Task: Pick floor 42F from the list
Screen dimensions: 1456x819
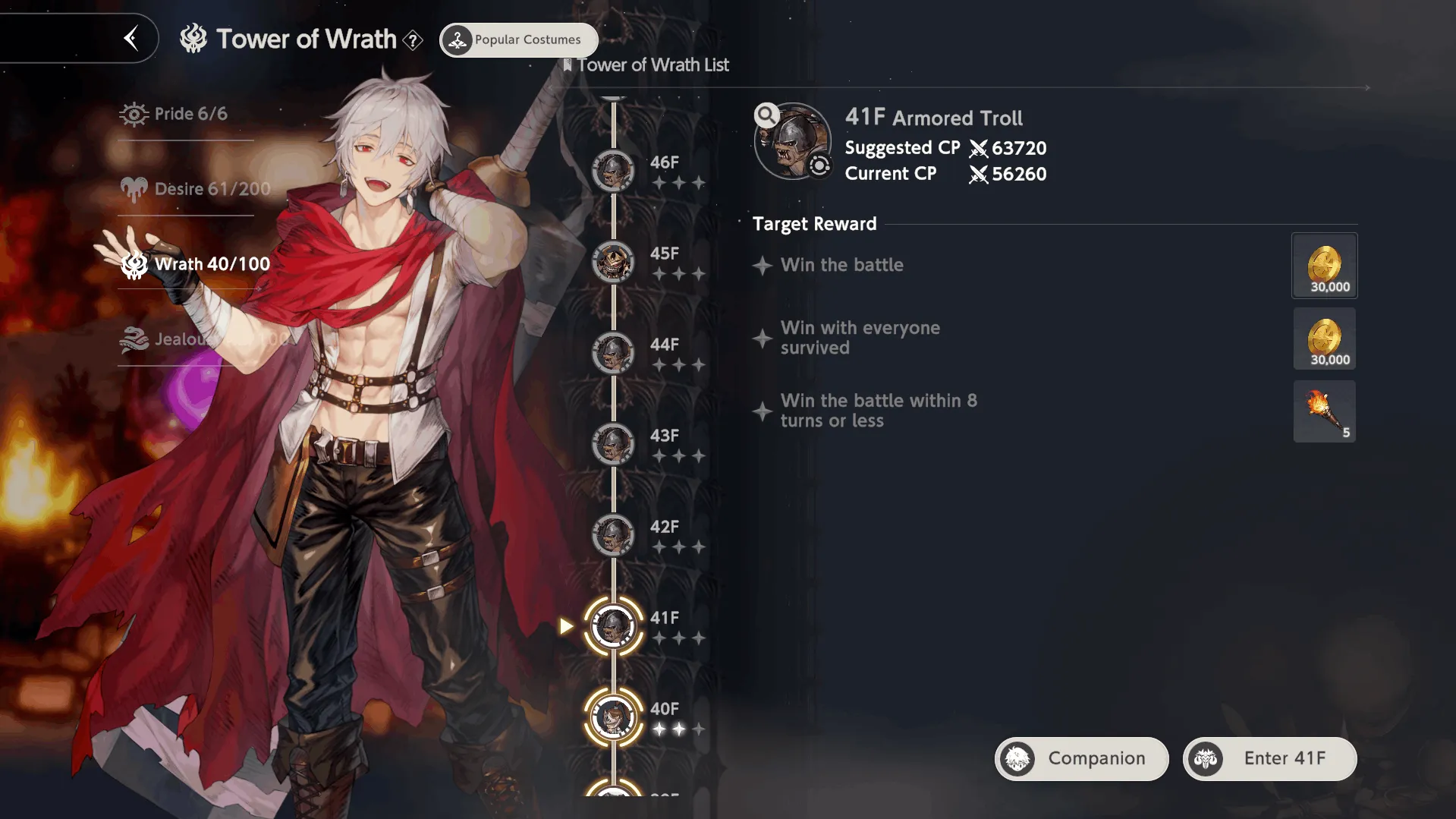Action: [613, 534]
